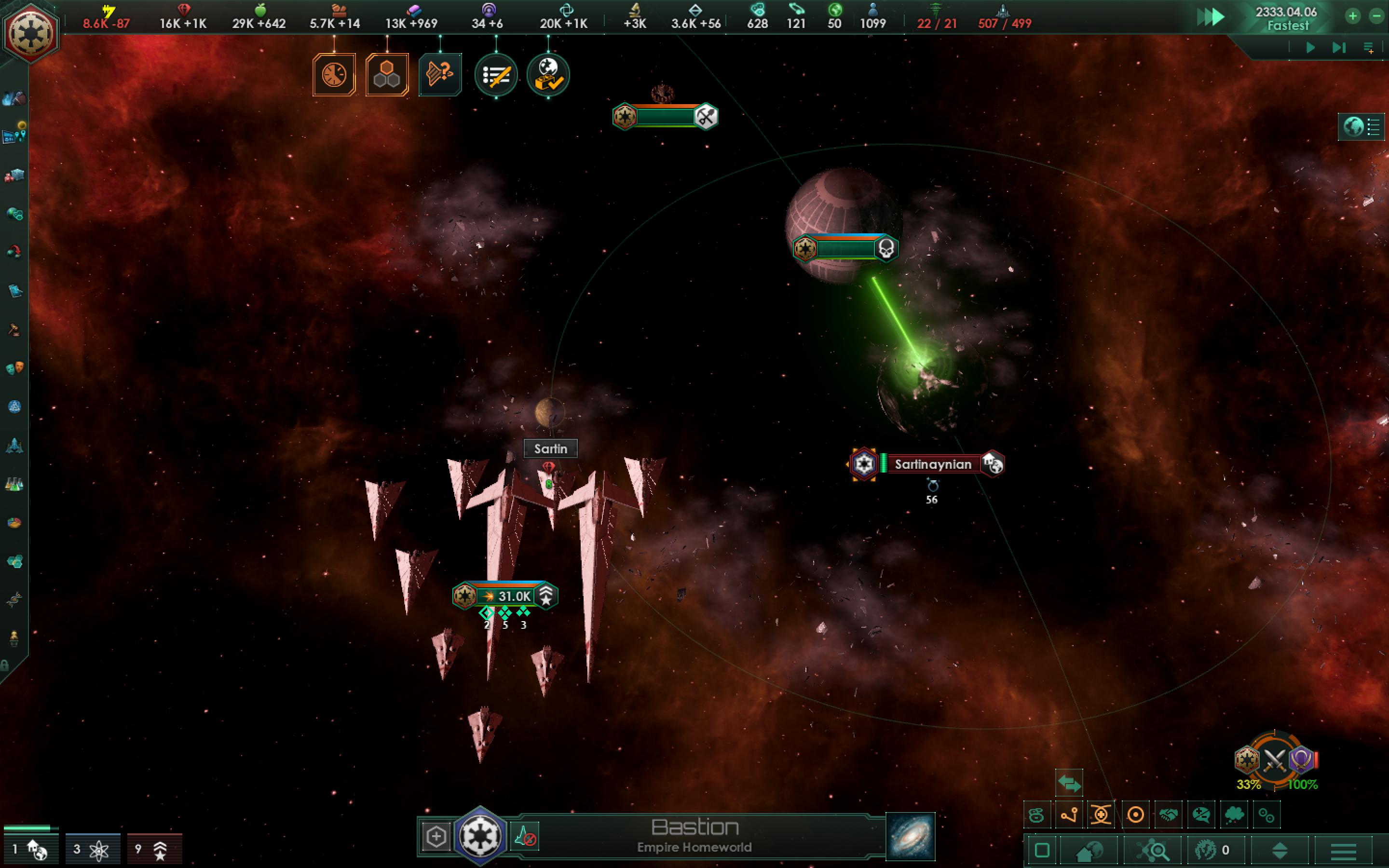Open the crossed-swords war status icon

pos(1274,760)
